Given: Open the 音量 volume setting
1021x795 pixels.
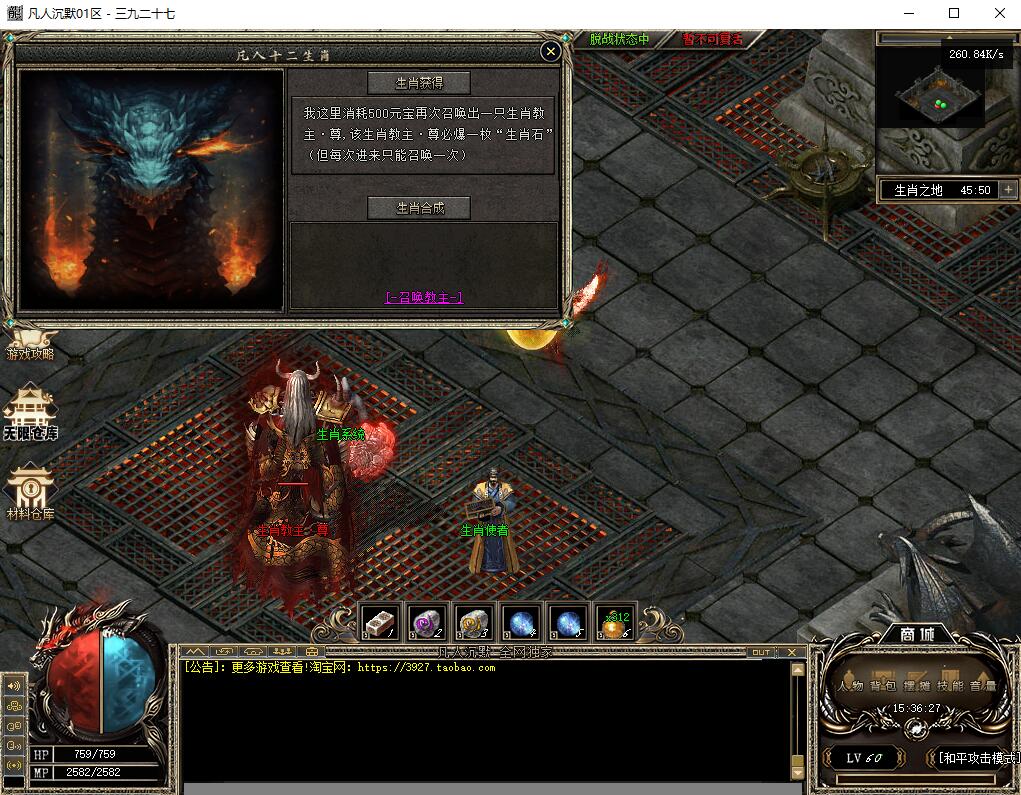Looking at the screenshot, I should click(982, 683).
